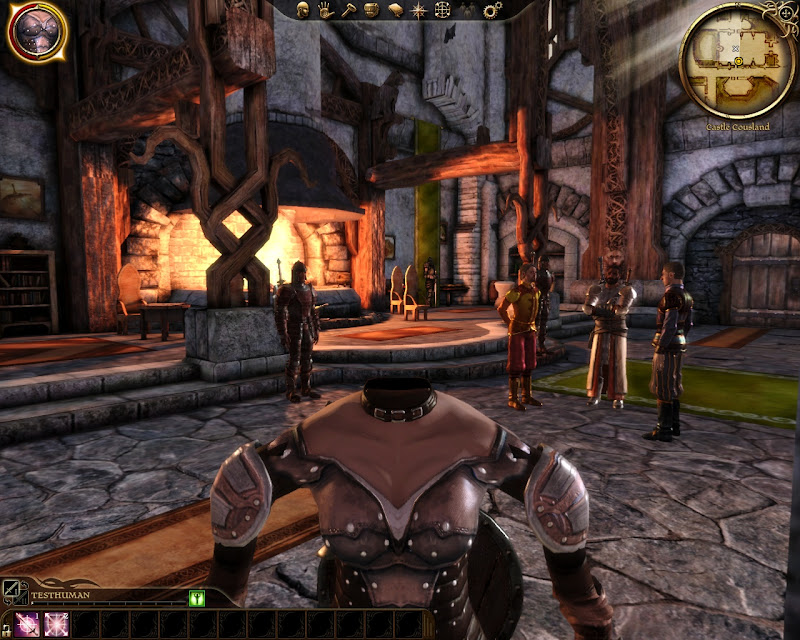Open the journal book icon
The height and width of the screenshot is (640, 800).
point(395,10)
